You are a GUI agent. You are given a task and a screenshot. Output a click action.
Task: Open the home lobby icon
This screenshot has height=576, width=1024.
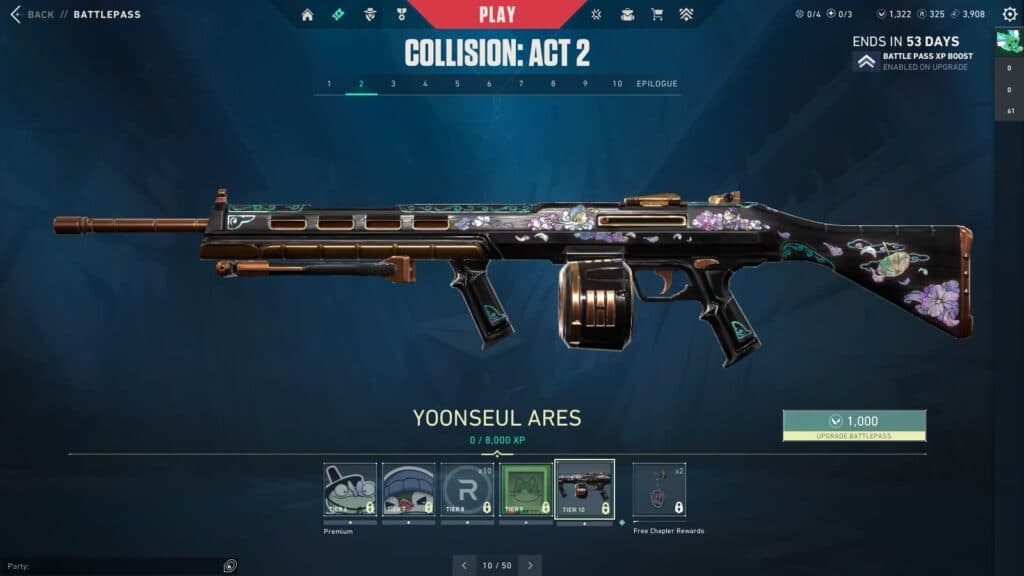tap(307, 15)
